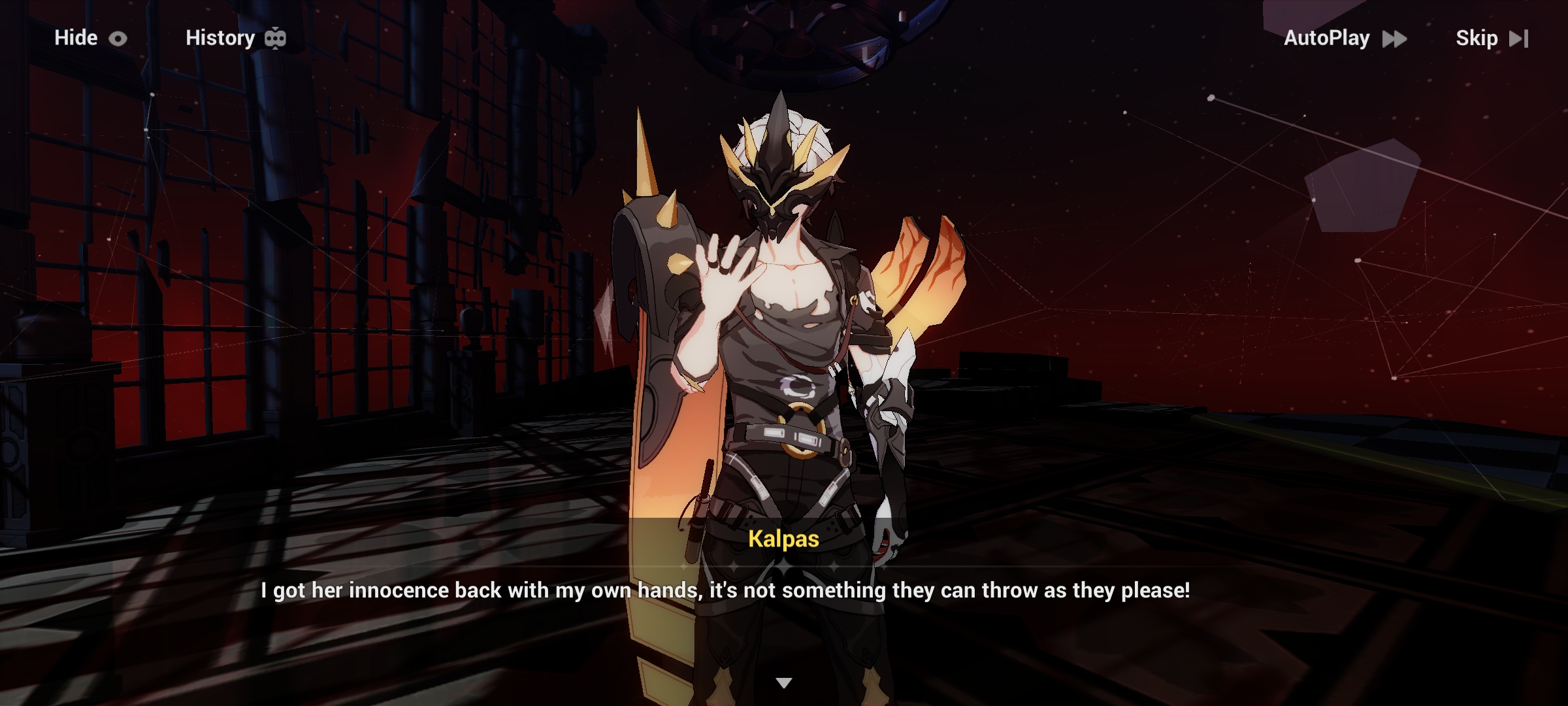Open the History conversation log

[x=220, y=38]
